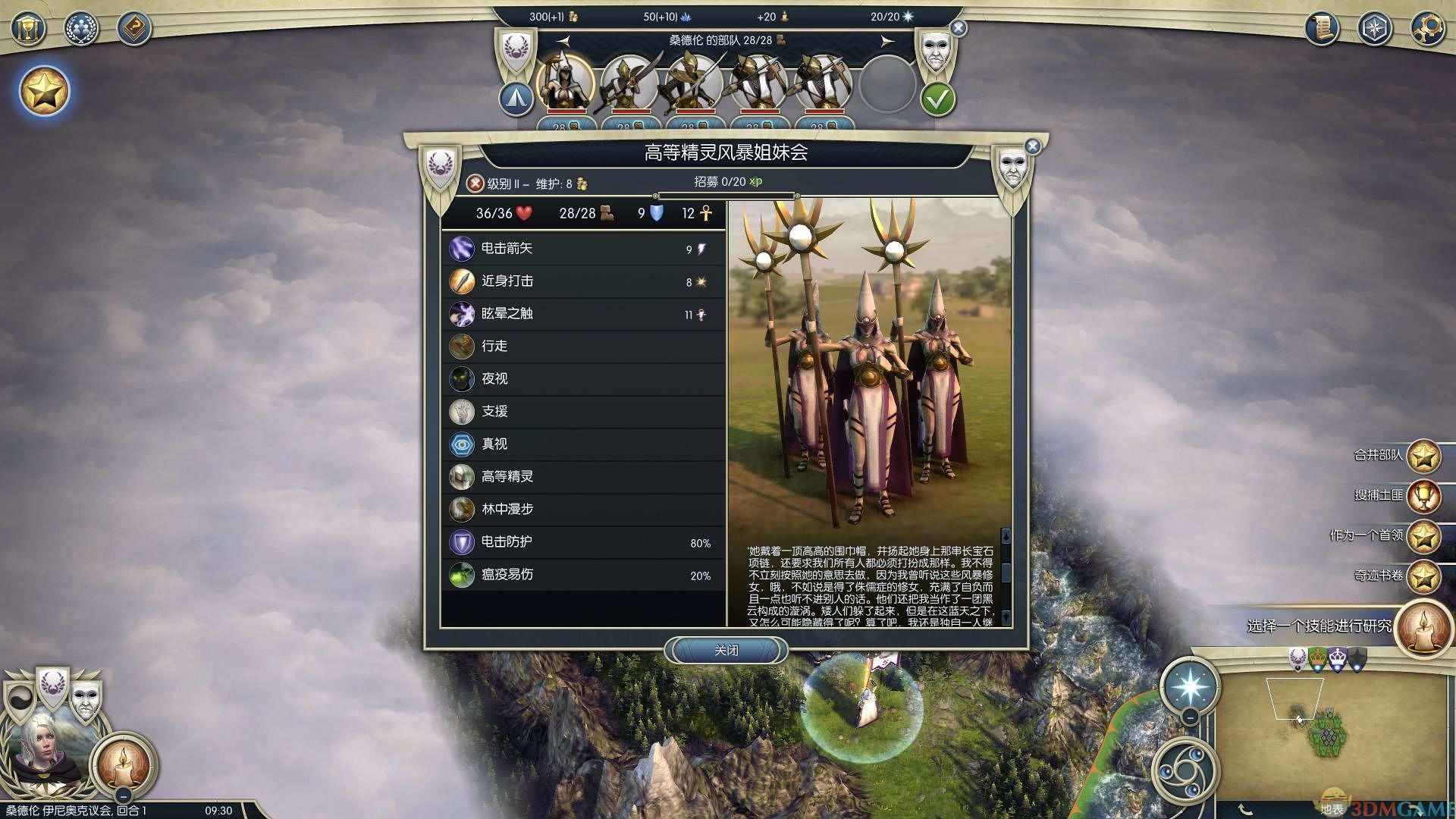The image size is (1456, 819).
Task: Open the question mark help icon
Action: [134, 30]
